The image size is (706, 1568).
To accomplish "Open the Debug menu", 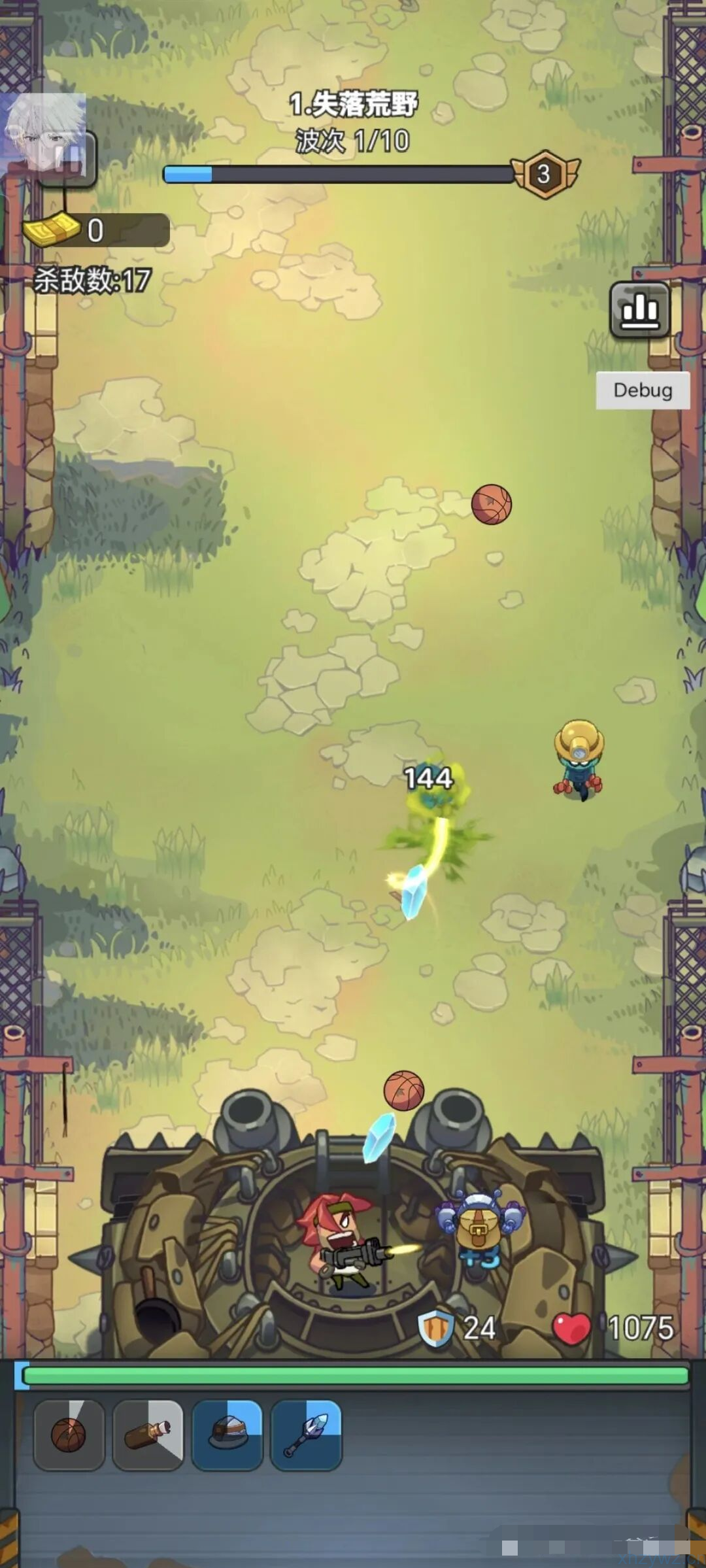I will [643, 390].
